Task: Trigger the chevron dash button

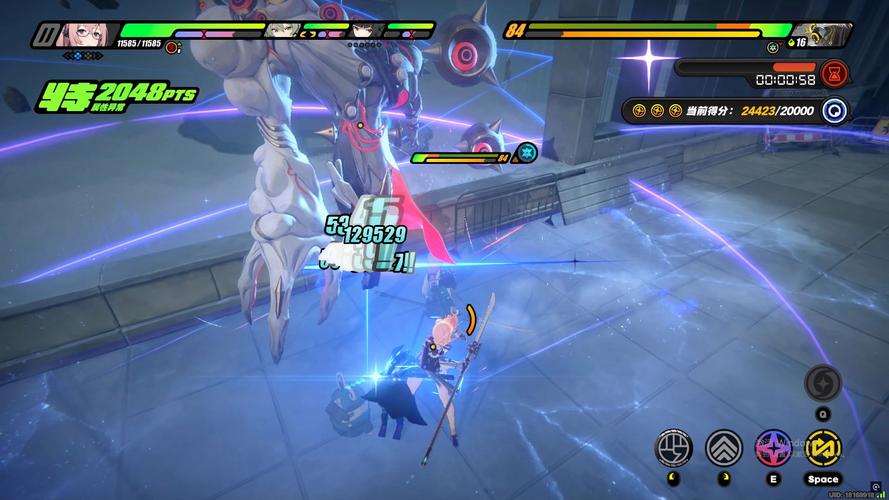Action: point(723,447)
